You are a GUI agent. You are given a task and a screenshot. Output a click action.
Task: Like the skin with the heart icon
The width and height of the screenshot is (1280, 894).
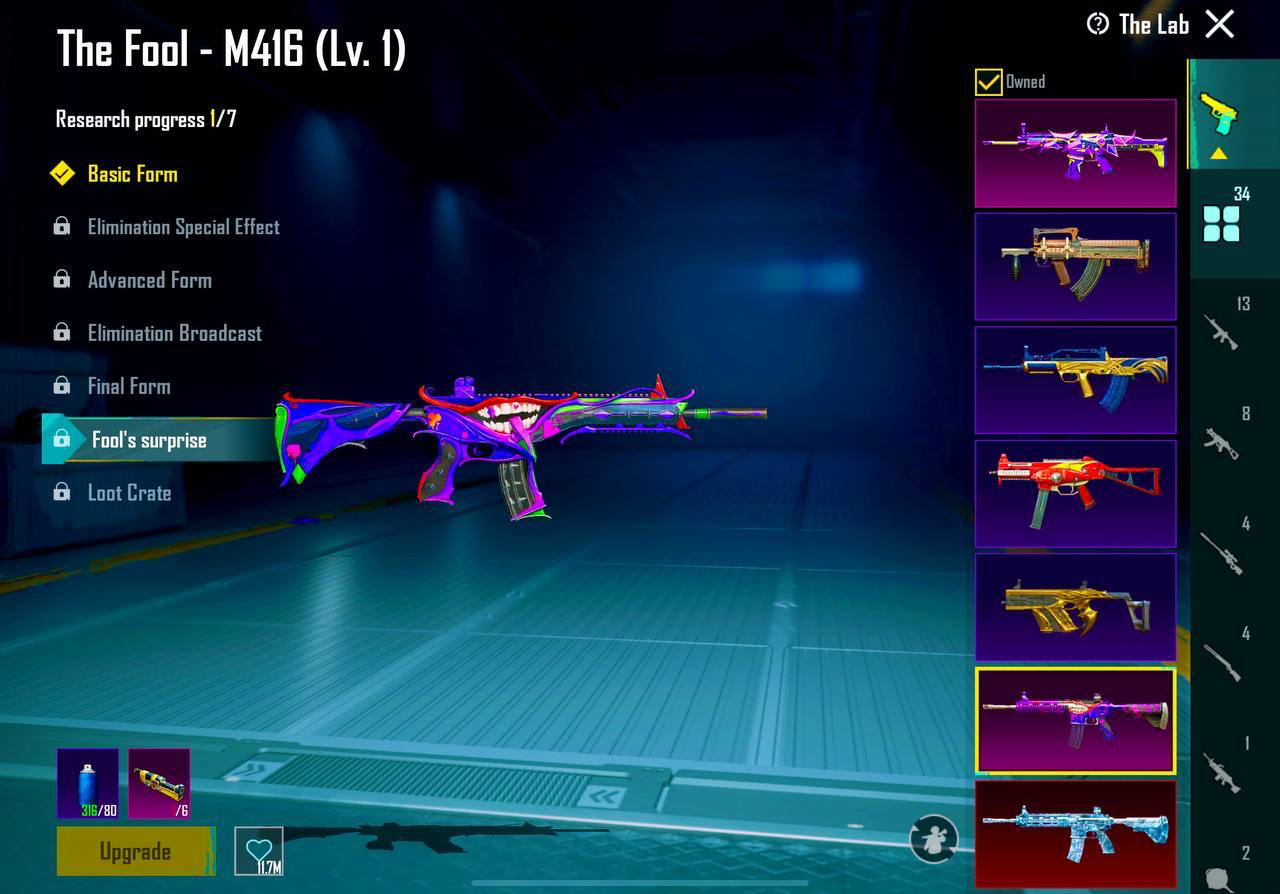pyautogui.click(x=259, y=851)
